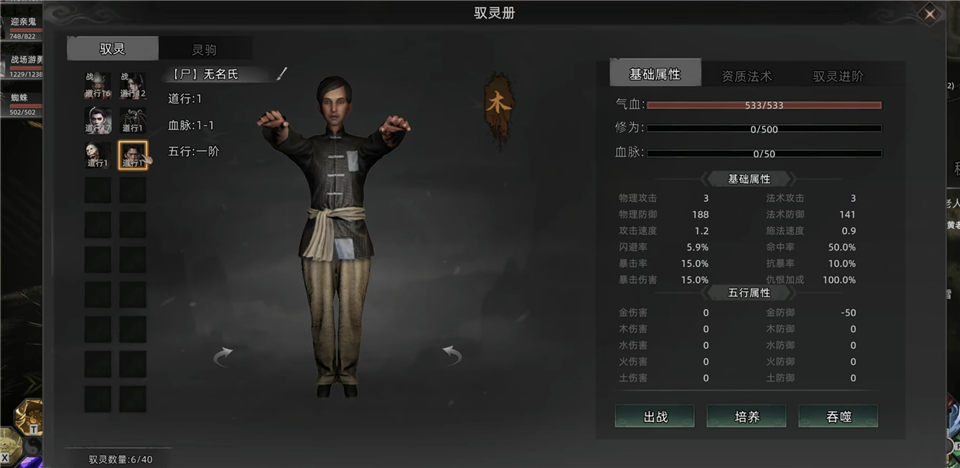Viewport: 960px width, 468px height.
Task: Select the highlighted 无名氏 spirit portrait
Action: point(133,155)
